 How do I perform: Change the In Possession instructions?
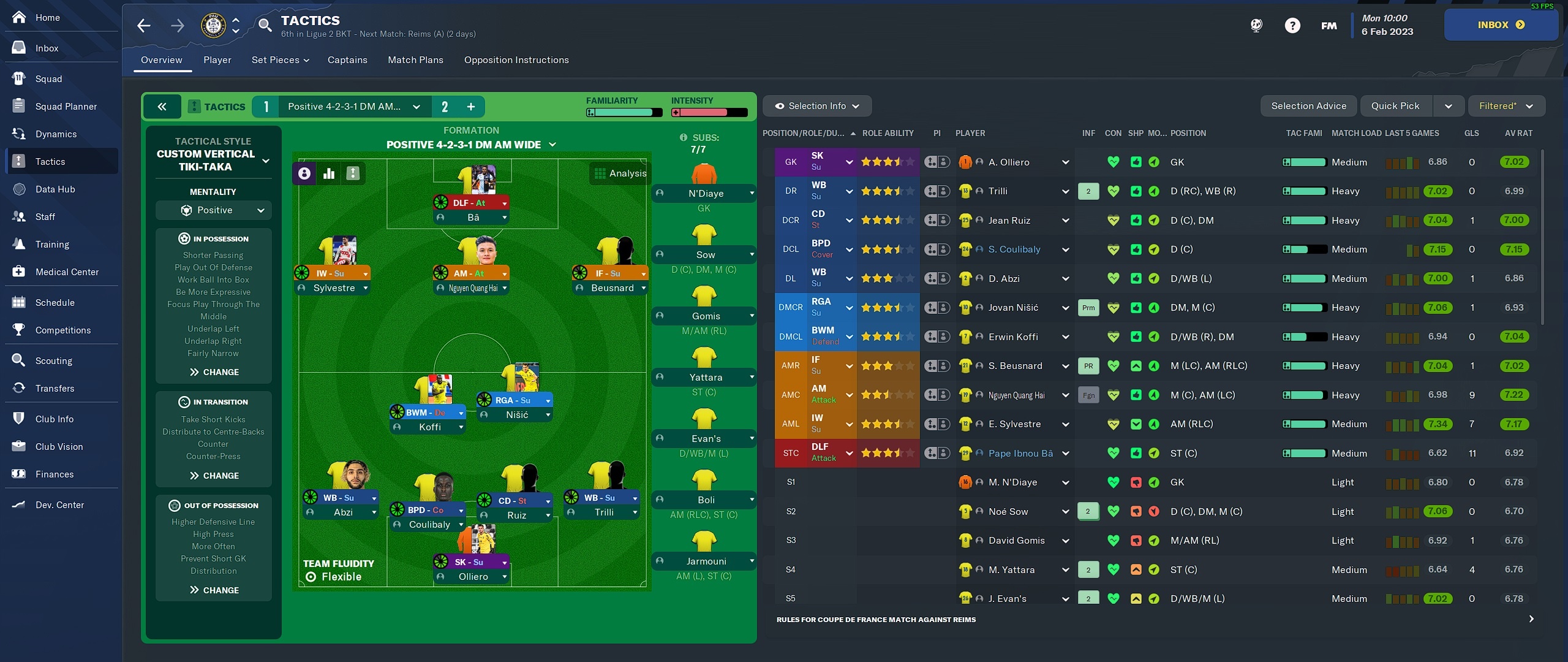click(214, 372)
